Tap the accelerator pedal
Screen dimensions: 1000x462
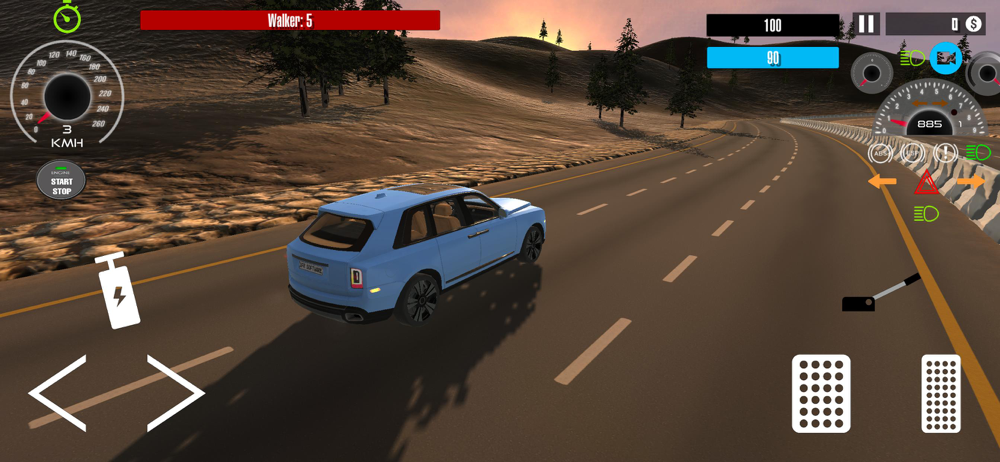[941, 393]
